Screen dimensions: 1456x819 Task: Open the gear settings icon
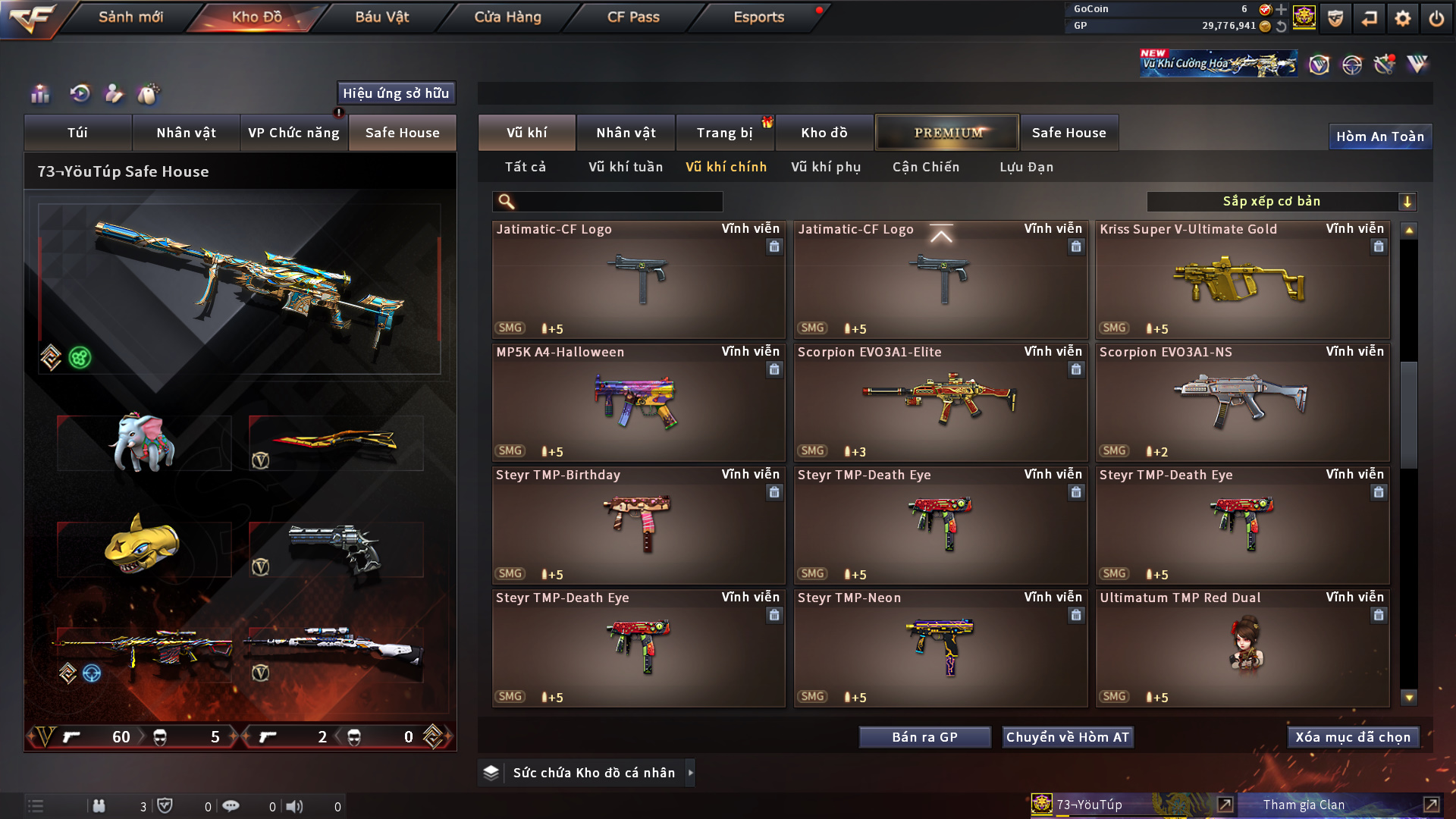point(1402,18)
